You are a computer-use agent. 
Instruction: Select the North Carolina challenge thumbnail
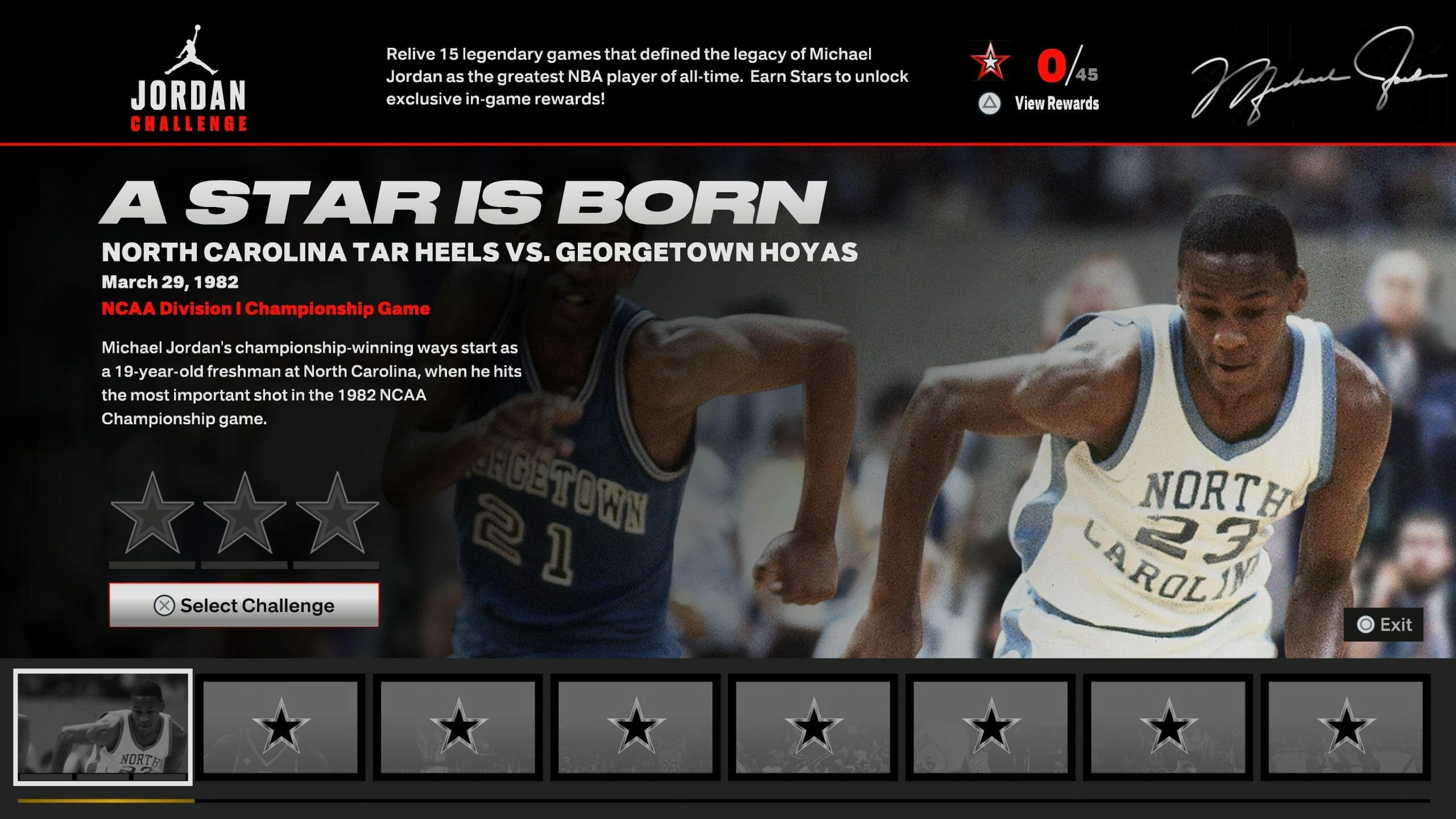click(x=103, y=727)
